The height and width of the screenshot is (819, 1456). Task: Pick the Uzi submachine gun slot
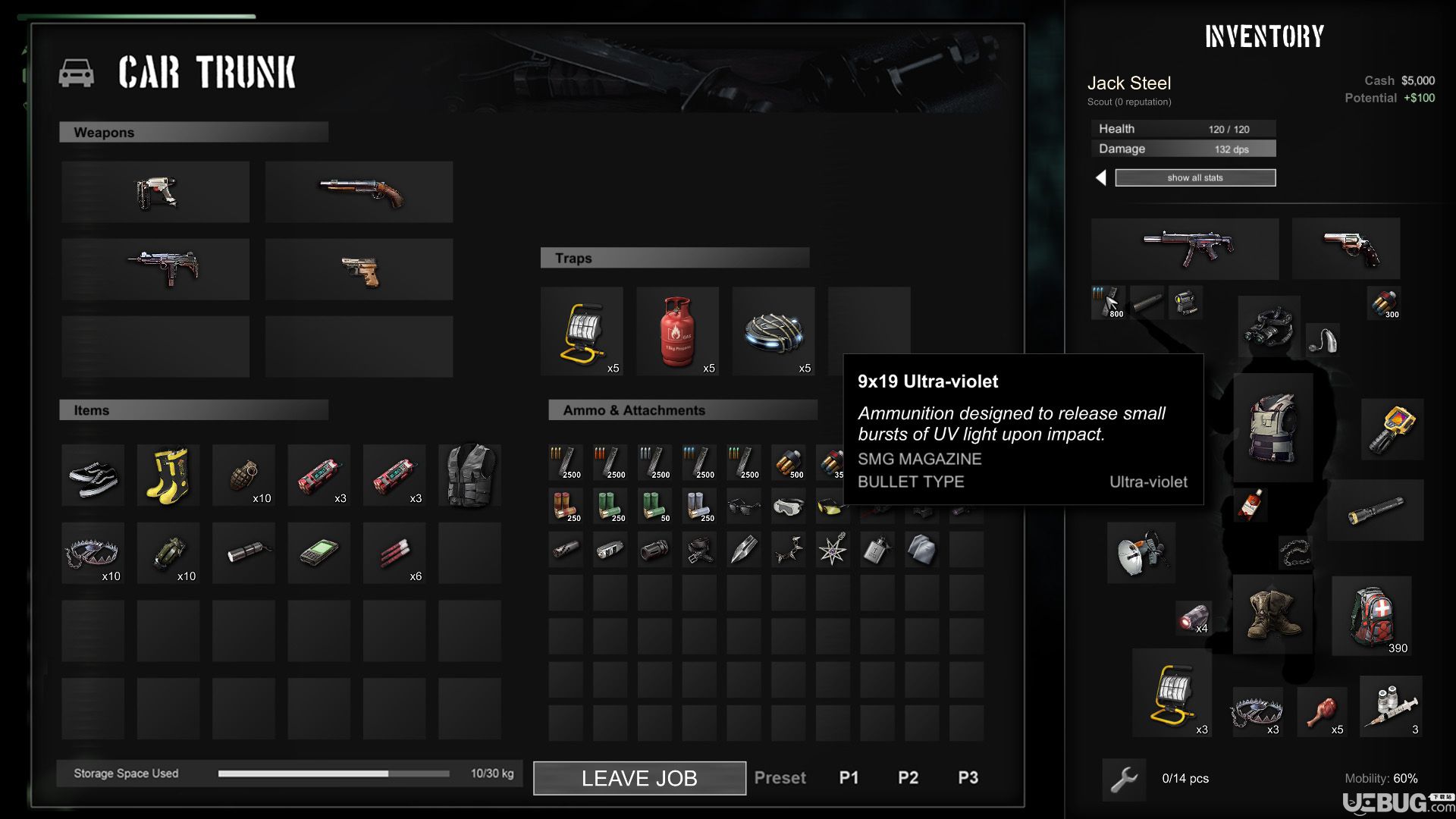pos(155,269)
